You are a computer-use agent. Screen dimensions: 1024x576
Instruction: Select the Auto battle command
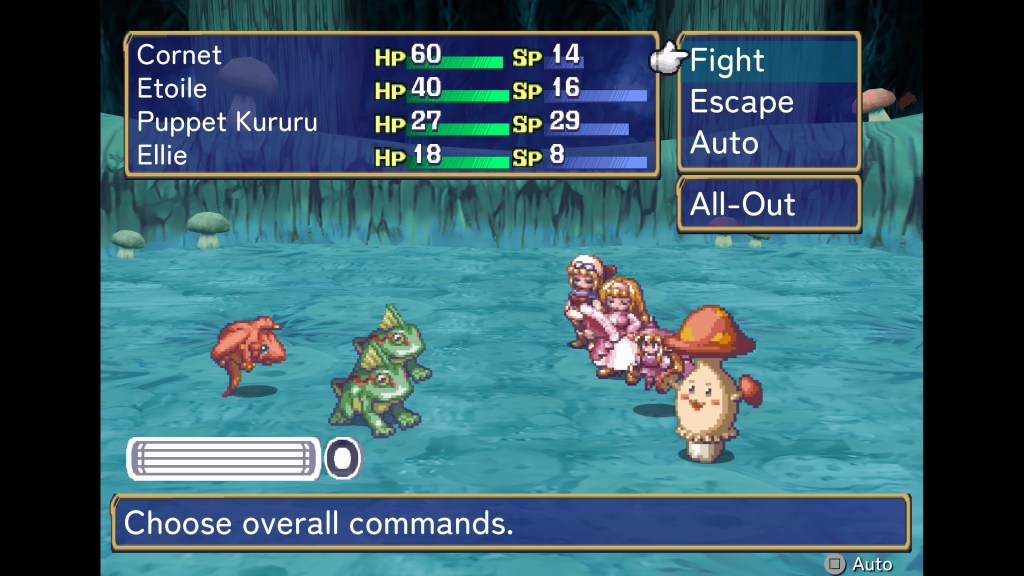pyautogui.click(x=724, y=143)
